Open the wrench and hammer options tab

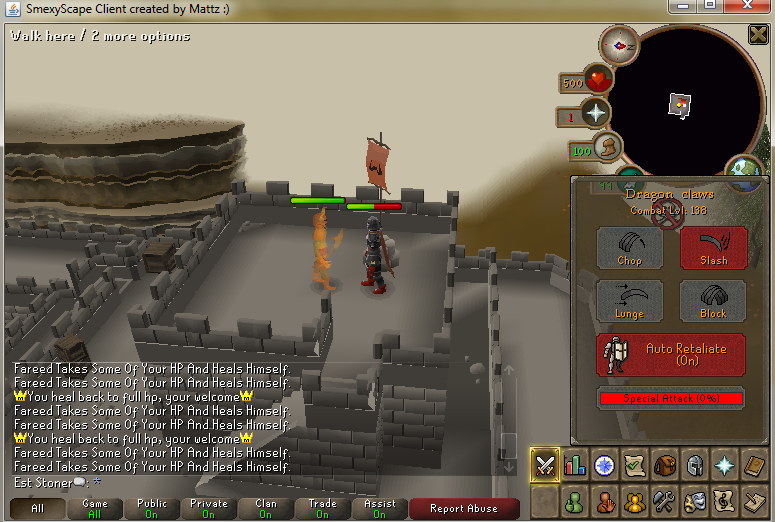[662, 499]
